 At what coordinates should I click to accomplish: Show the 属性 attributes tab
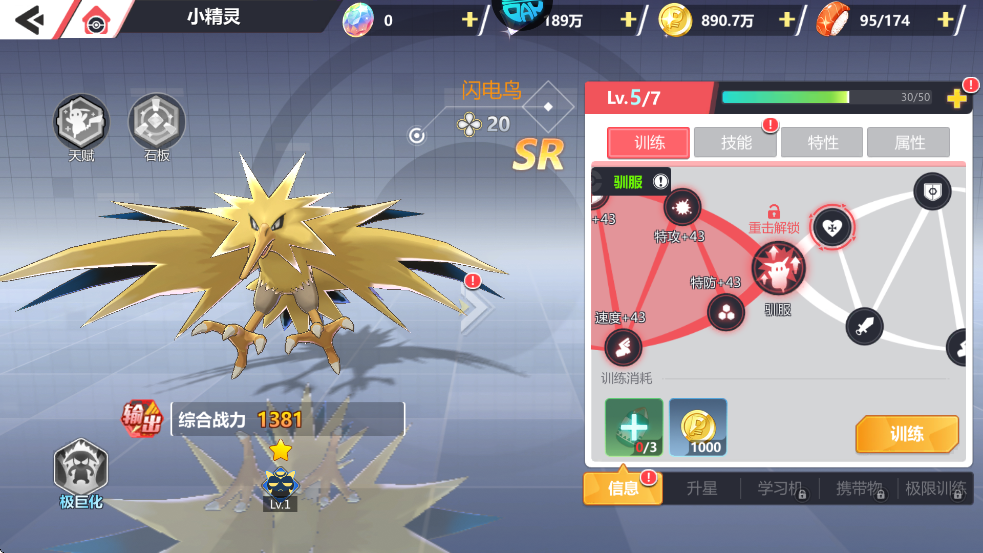[908, 143]
